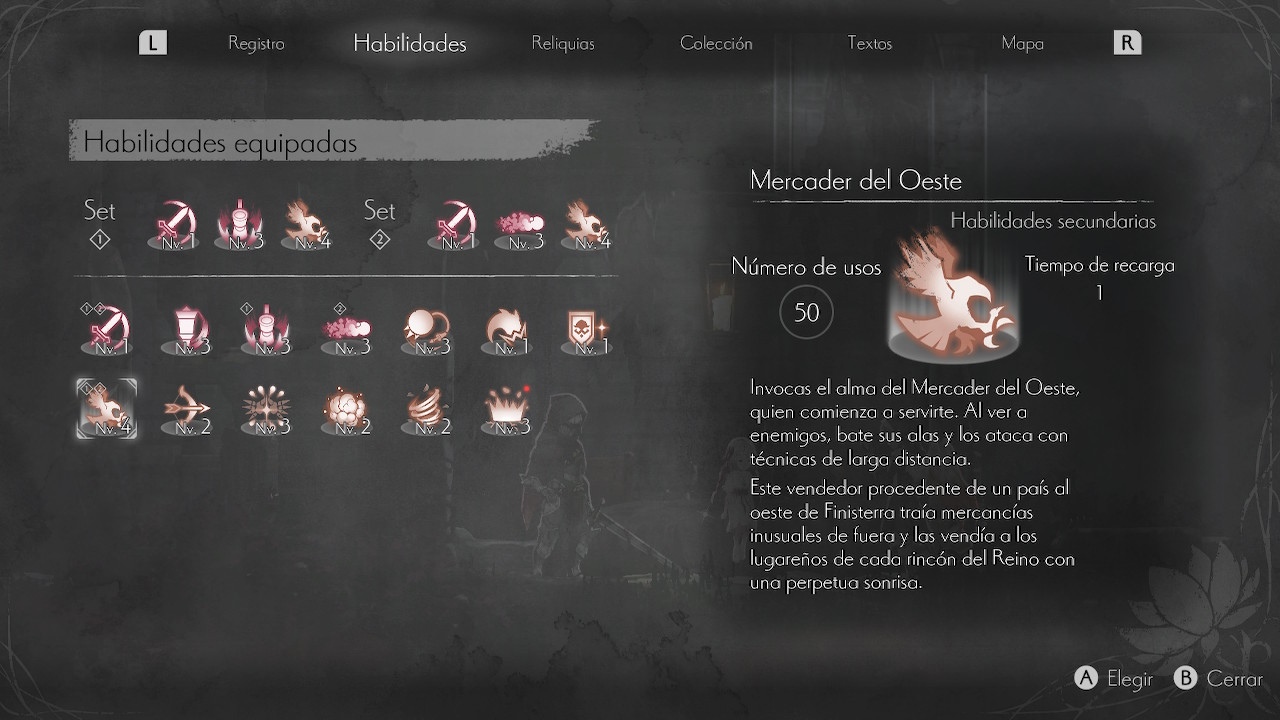This screenshot has height=720, width=1280.
Task: Select the hammer skill in Set 1
Action: coord(240,224)
